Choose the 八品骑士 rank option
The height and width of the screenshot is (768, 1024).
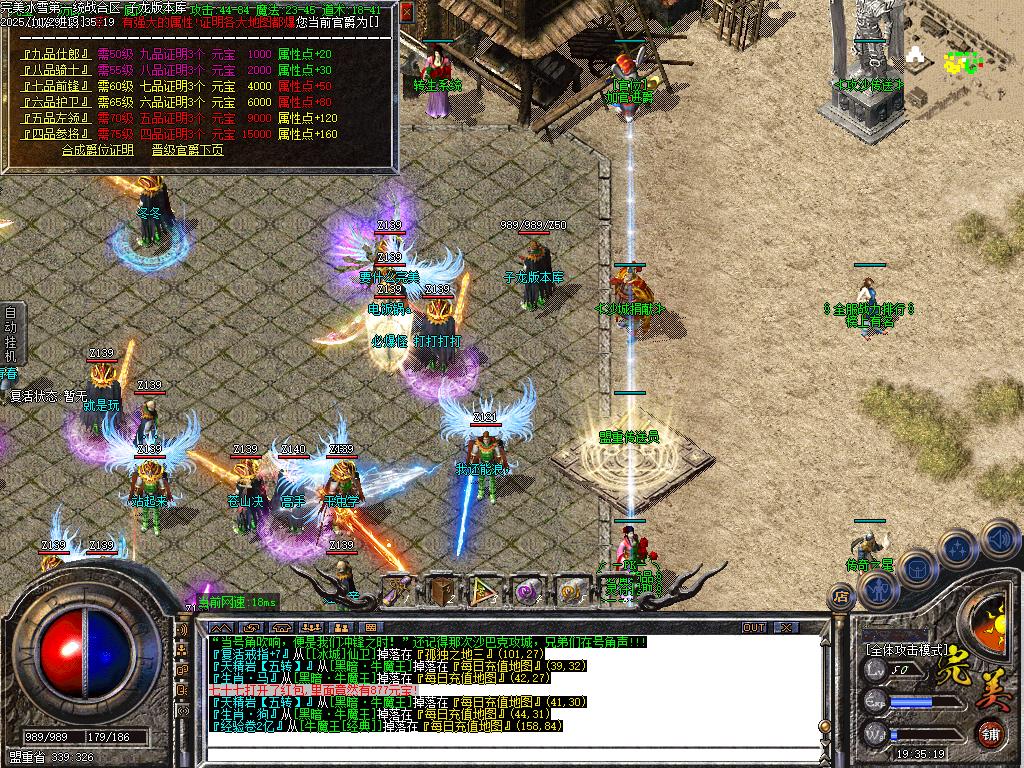(56, 70)
